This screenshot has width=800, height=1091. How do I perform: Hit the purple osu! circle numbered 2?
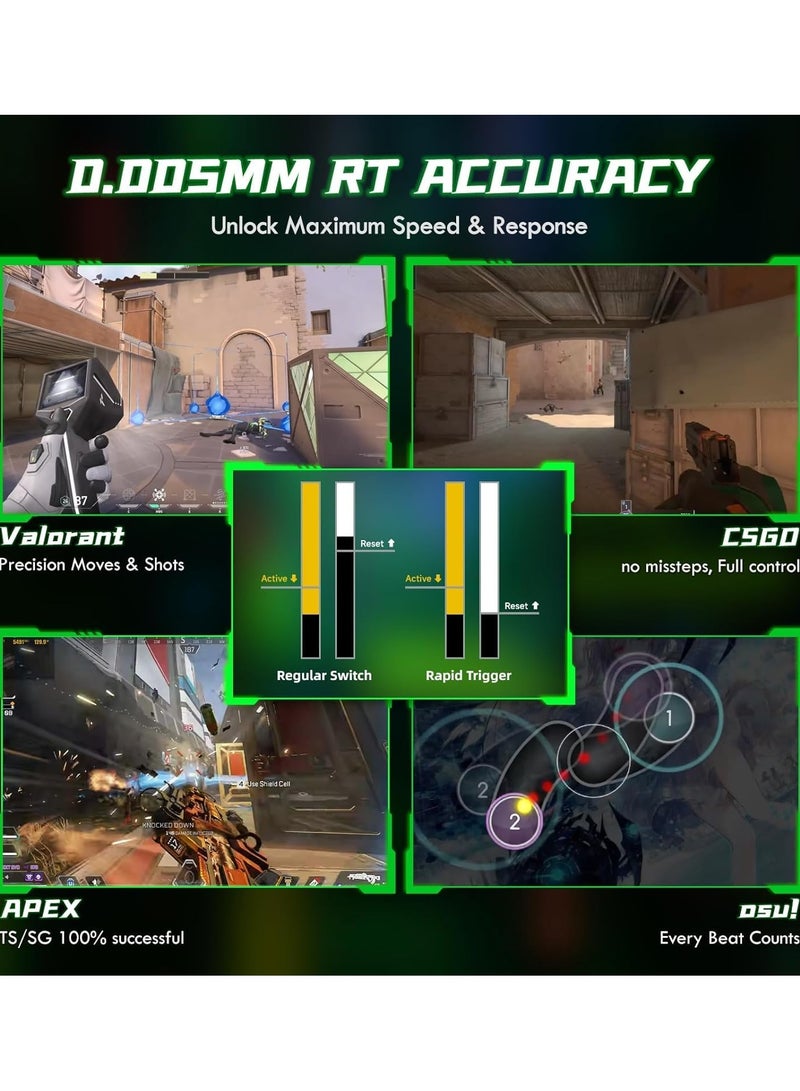click(514, 822)
